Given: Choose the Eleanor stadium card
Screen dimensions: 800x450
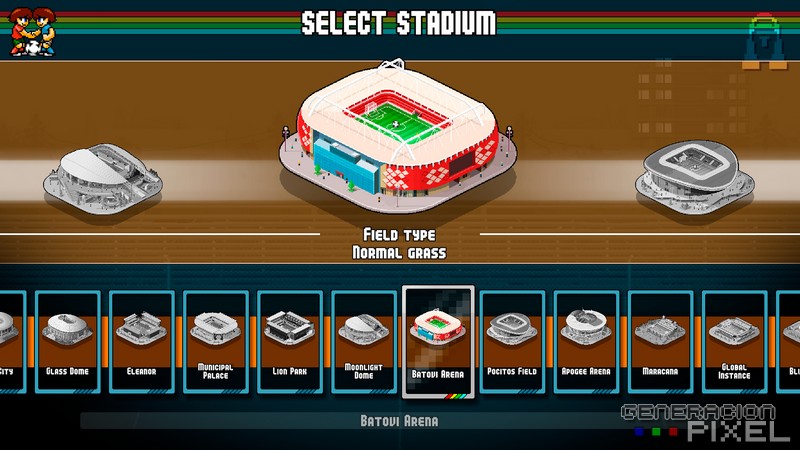Looking at the screenshot, I should pyautogui.click(x=142, y=338).
